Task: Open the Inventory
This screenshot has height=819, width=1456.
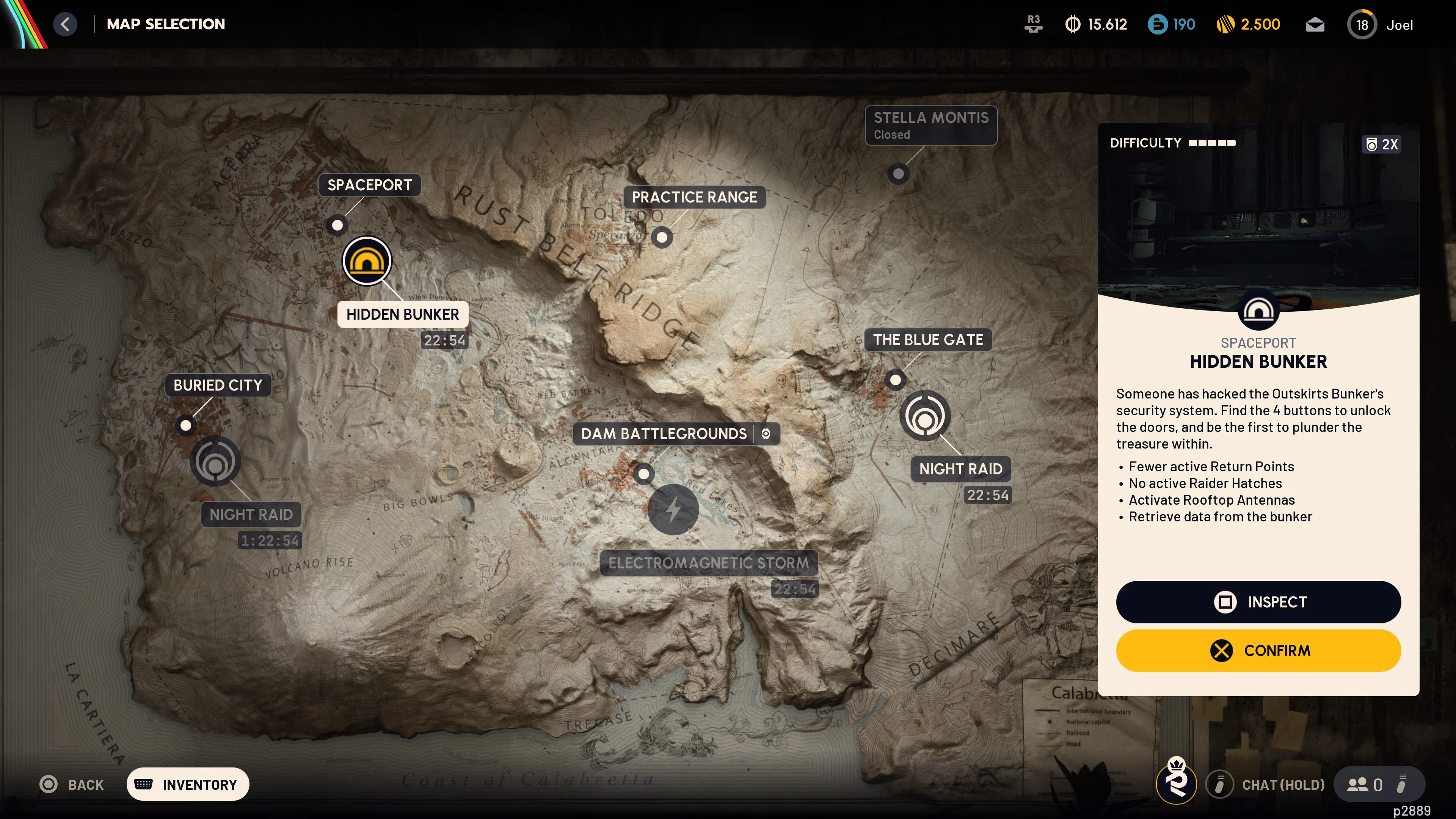Action: (188, 784)
